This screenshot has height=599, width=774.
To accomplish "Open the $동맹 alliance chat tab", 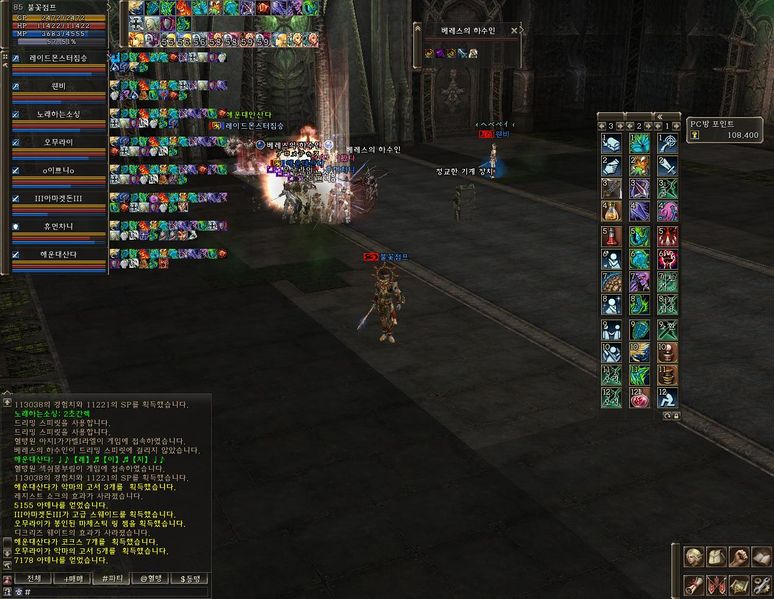I will (x=189, y=578).
